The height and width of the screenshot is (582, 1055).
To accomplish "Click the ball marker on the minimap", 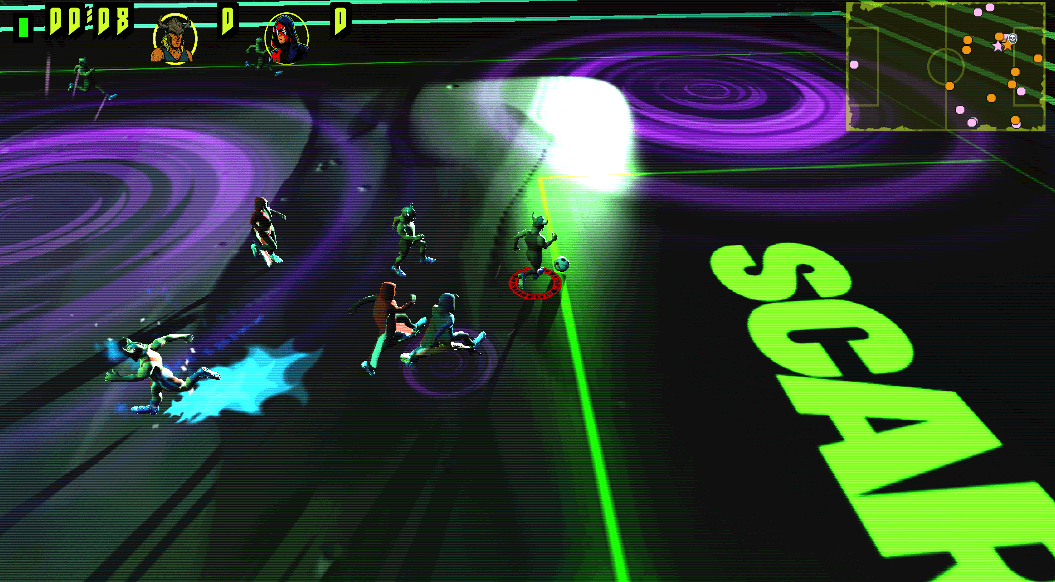I will (1012, 38).
